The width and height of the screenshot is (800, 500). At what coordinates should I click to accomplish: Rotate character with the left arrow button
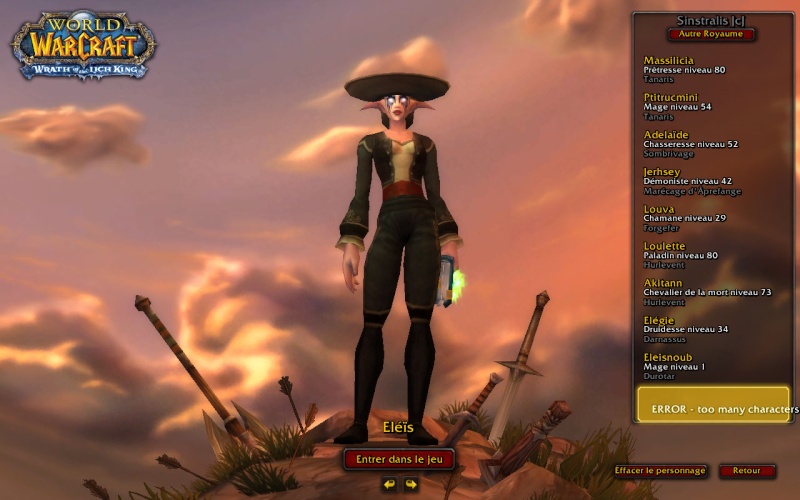pyautogui.click(x=389, y=484)
